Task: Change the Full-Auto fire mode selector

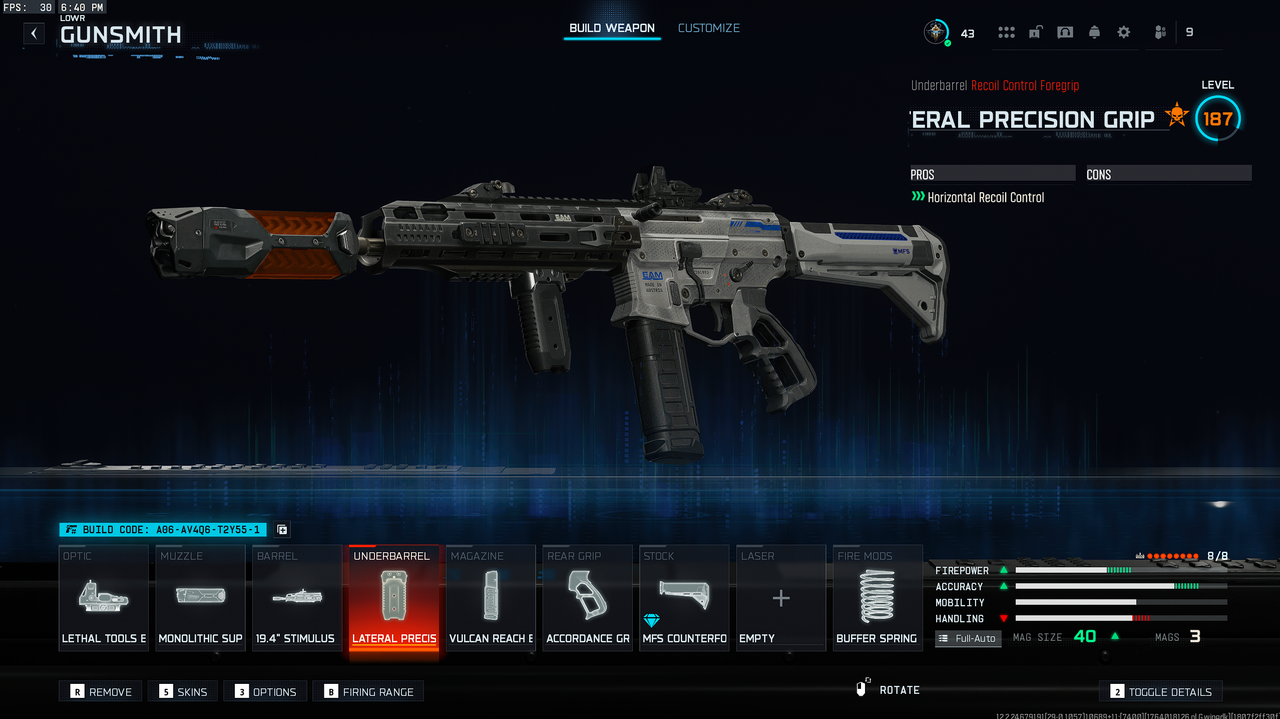Action: 968,638
